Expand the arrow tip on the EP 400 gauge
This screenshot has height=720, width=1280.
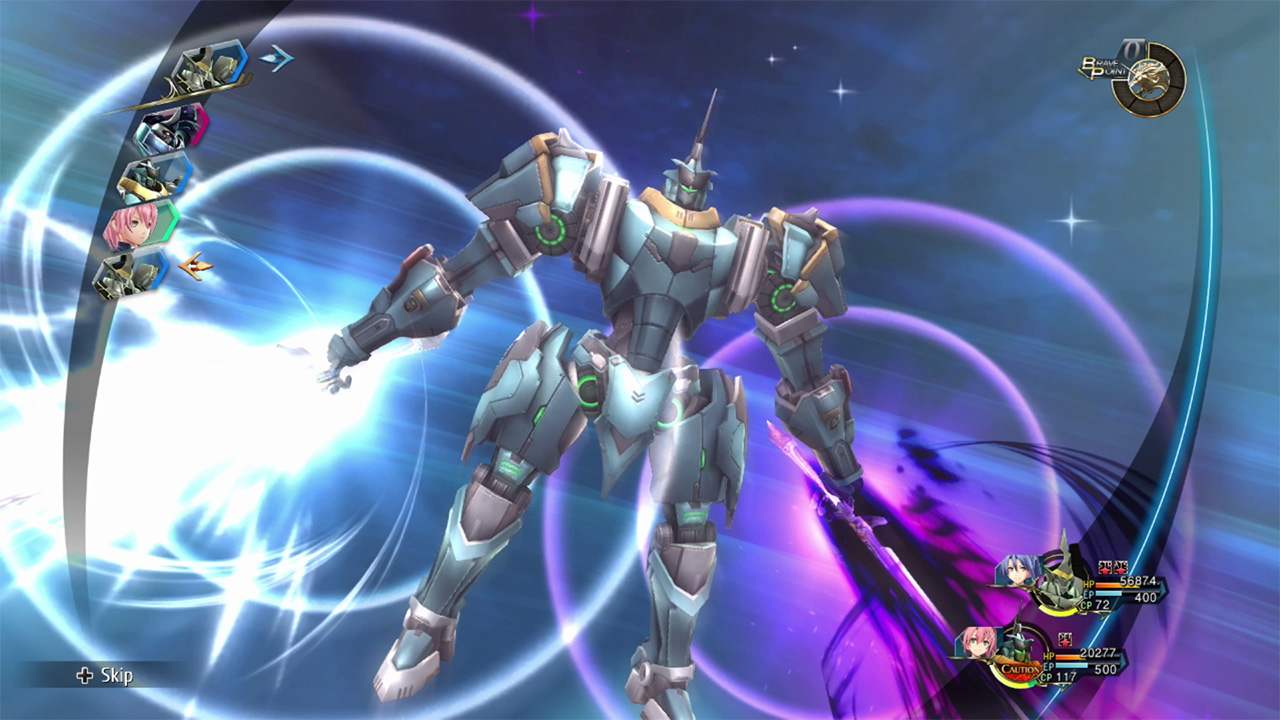click(x=1164, y=591)
